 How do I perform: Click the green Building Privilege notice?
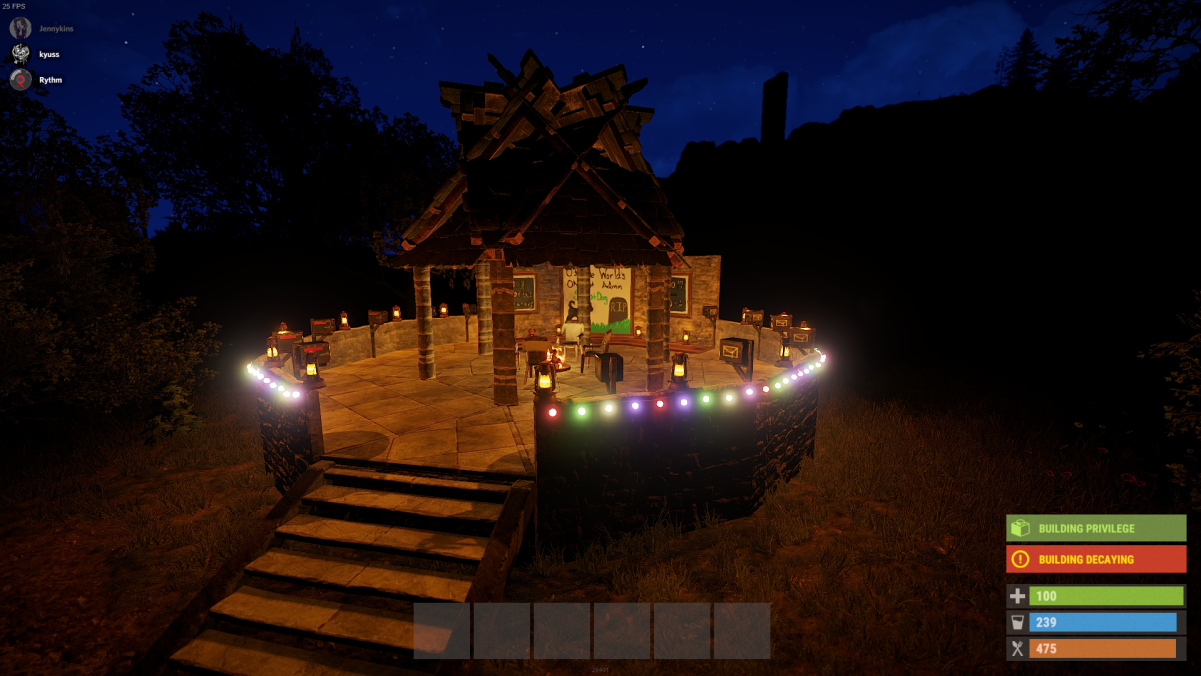[1096, 528]
